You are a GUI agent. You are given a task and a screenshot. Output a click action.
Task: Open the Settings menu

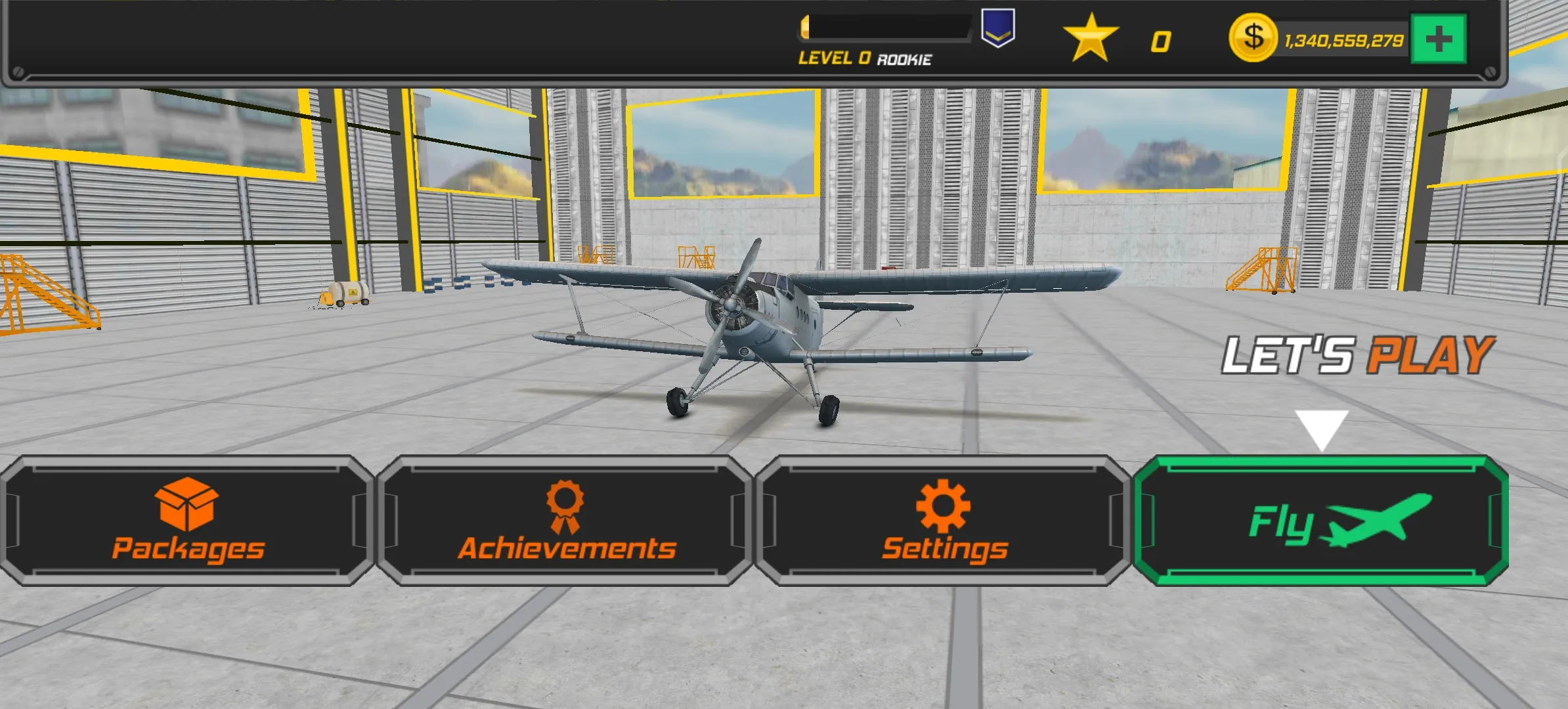944,521
